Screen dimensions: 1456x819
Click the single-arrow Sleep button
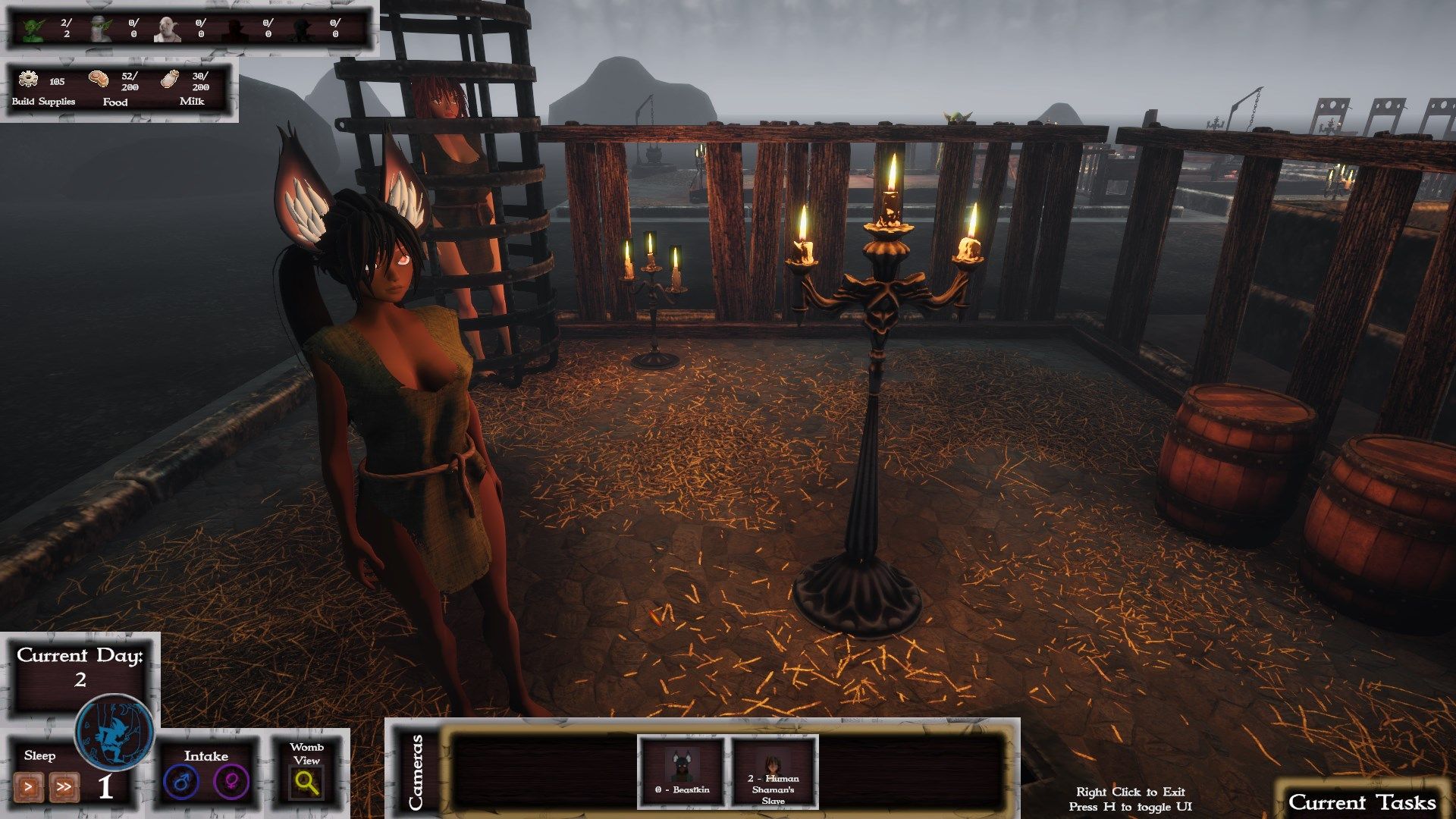pos(28,787)
